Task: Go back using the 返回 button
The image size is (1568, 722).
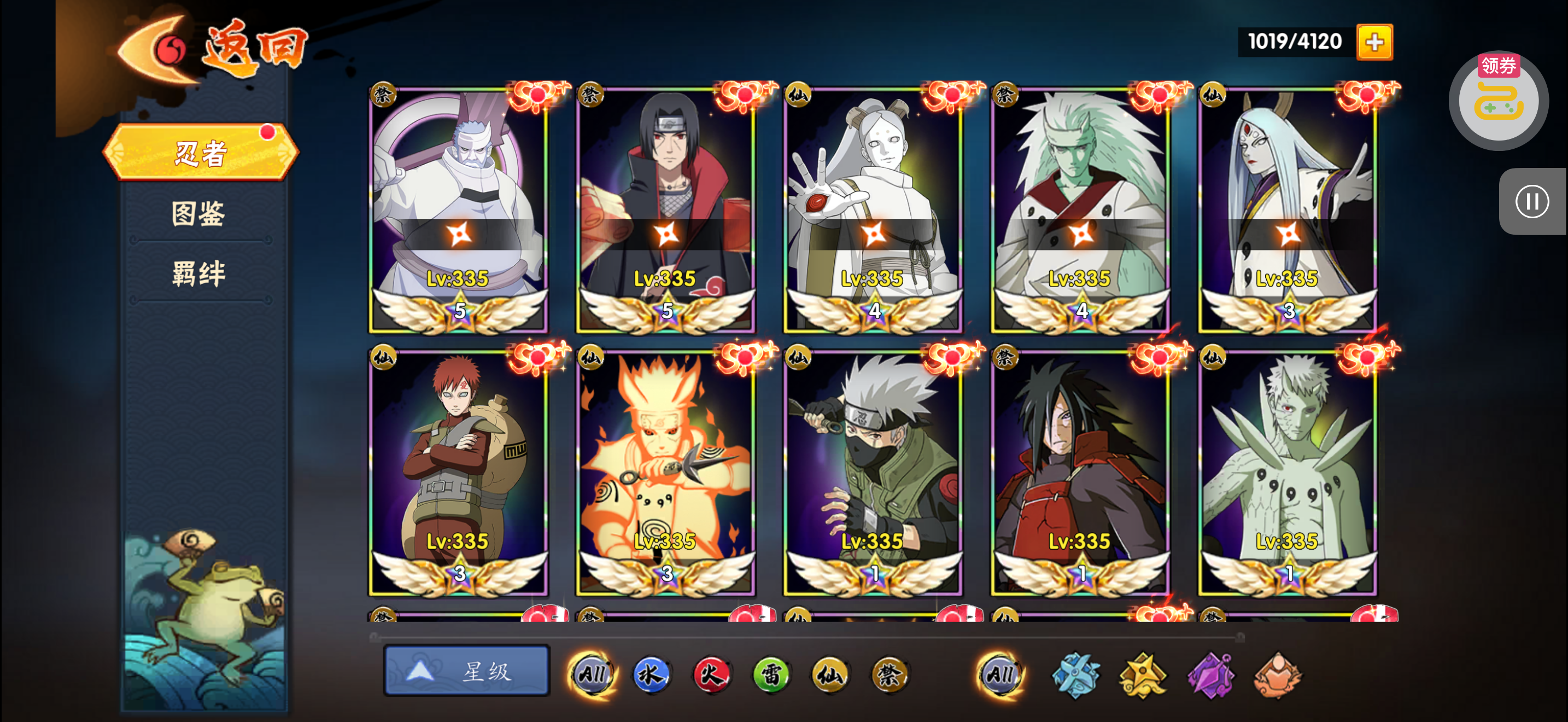Action: (x=213, y=50)
